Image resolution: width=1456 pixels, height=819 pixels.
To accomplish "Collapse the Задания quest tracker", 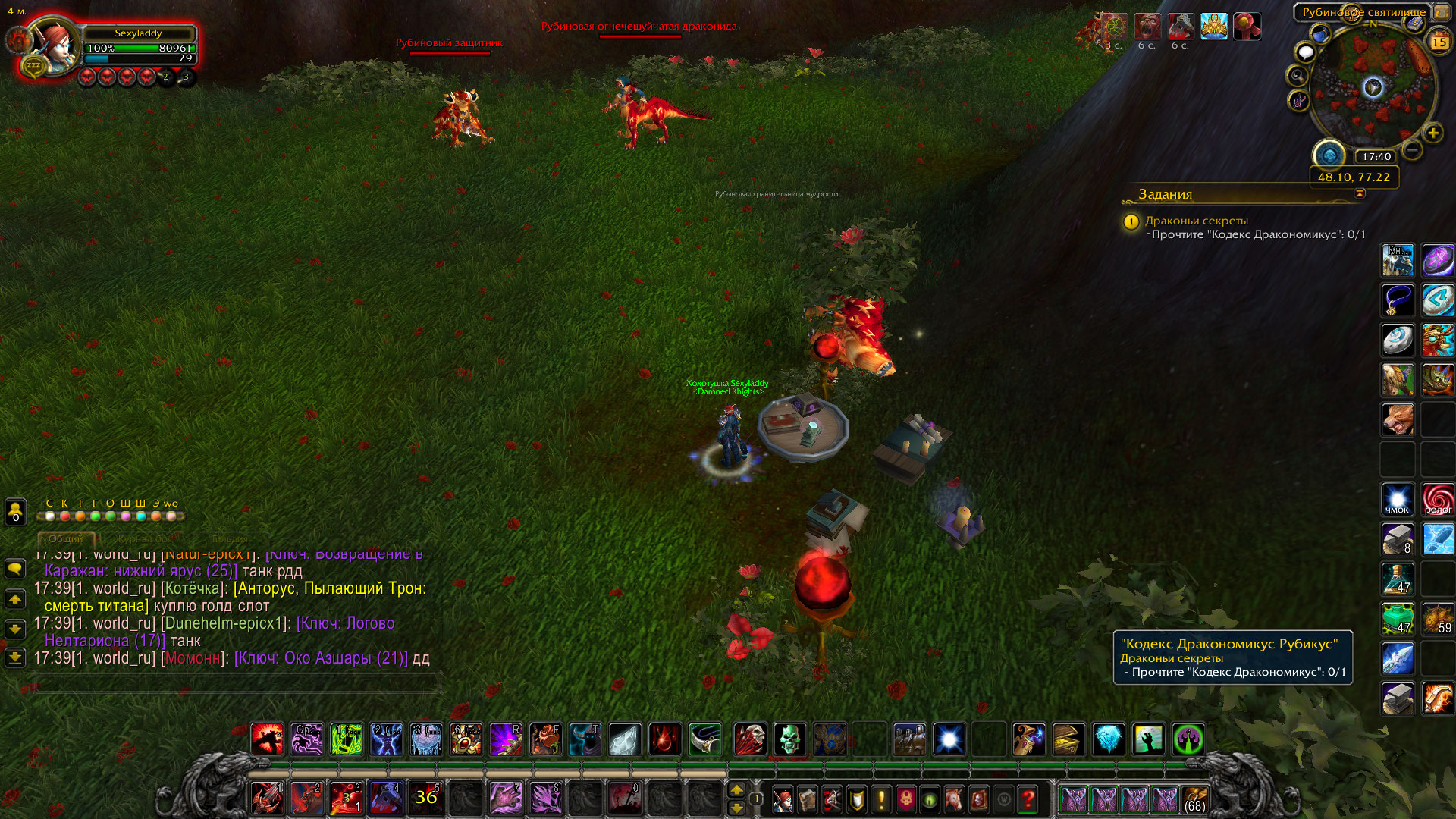I will (1360, 193).
